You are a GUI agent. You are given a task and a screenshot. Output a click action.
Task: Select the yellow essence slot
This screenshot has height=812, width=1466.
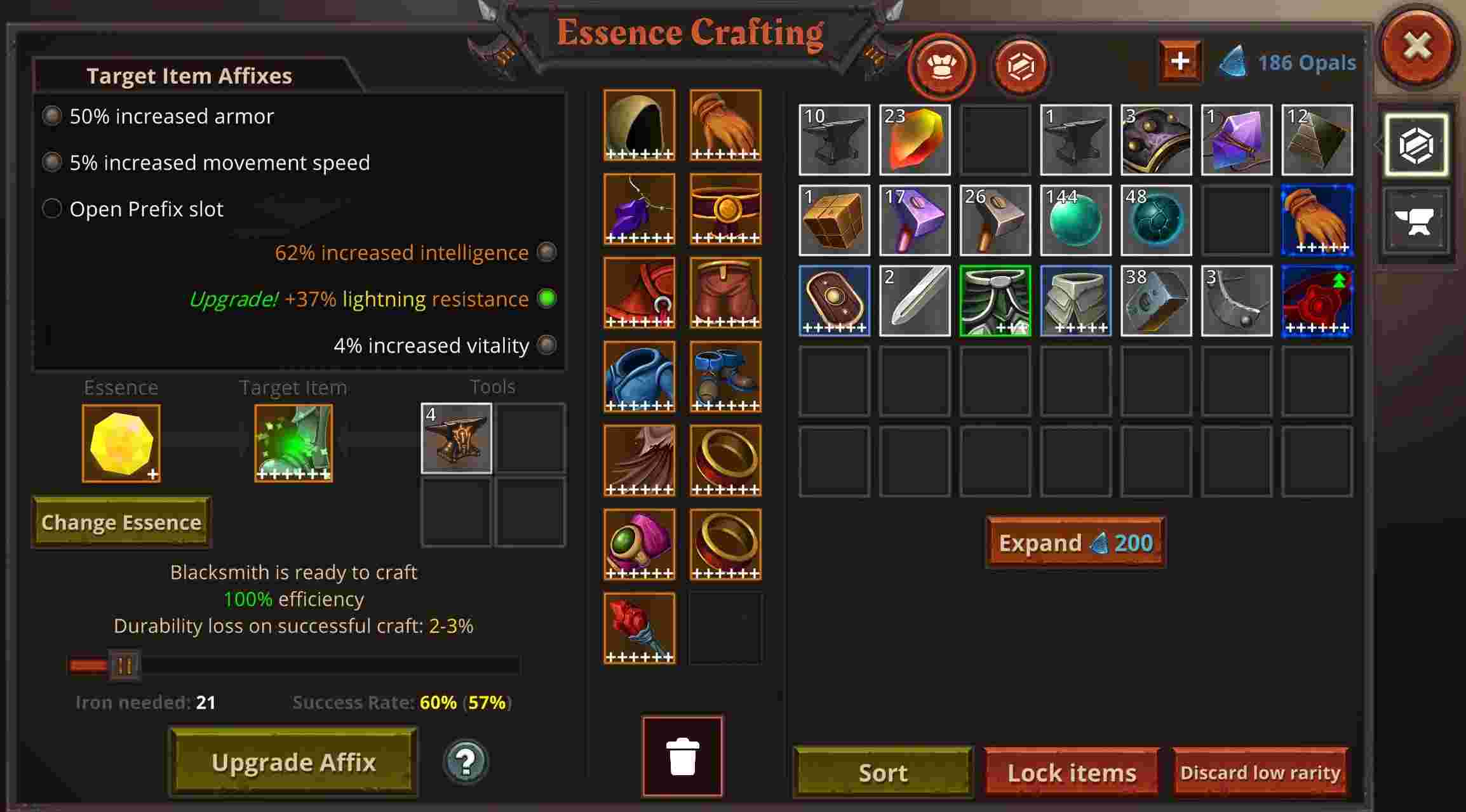(x=121, y=443)
